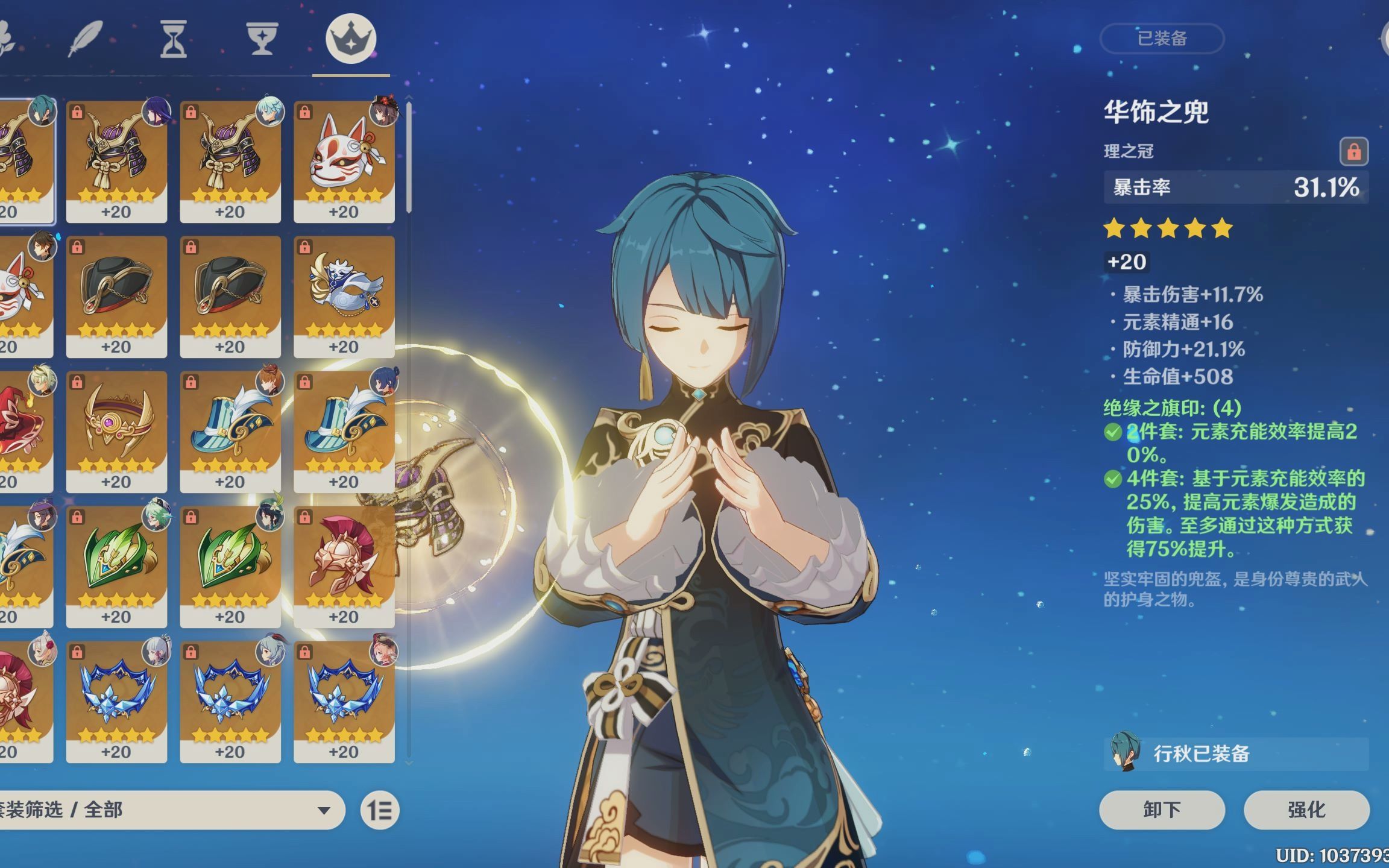
Task: Click the 强化 enhance button
Action: pyautogui.click(x=1306, y=810)
